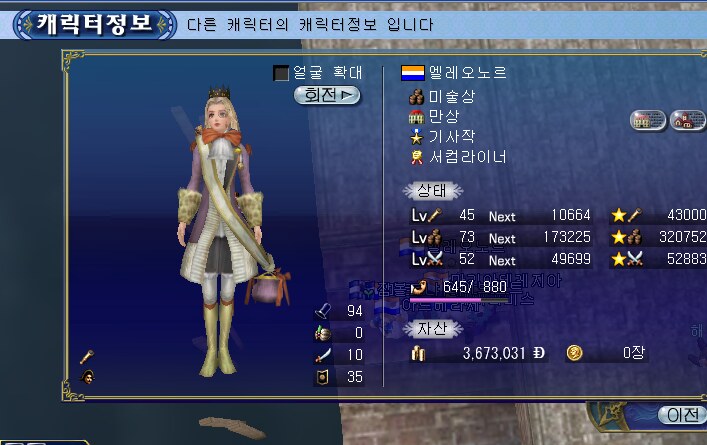Open the red-roofed houses button
Viewport: 707px width, 445px height.
pos(687,119)
